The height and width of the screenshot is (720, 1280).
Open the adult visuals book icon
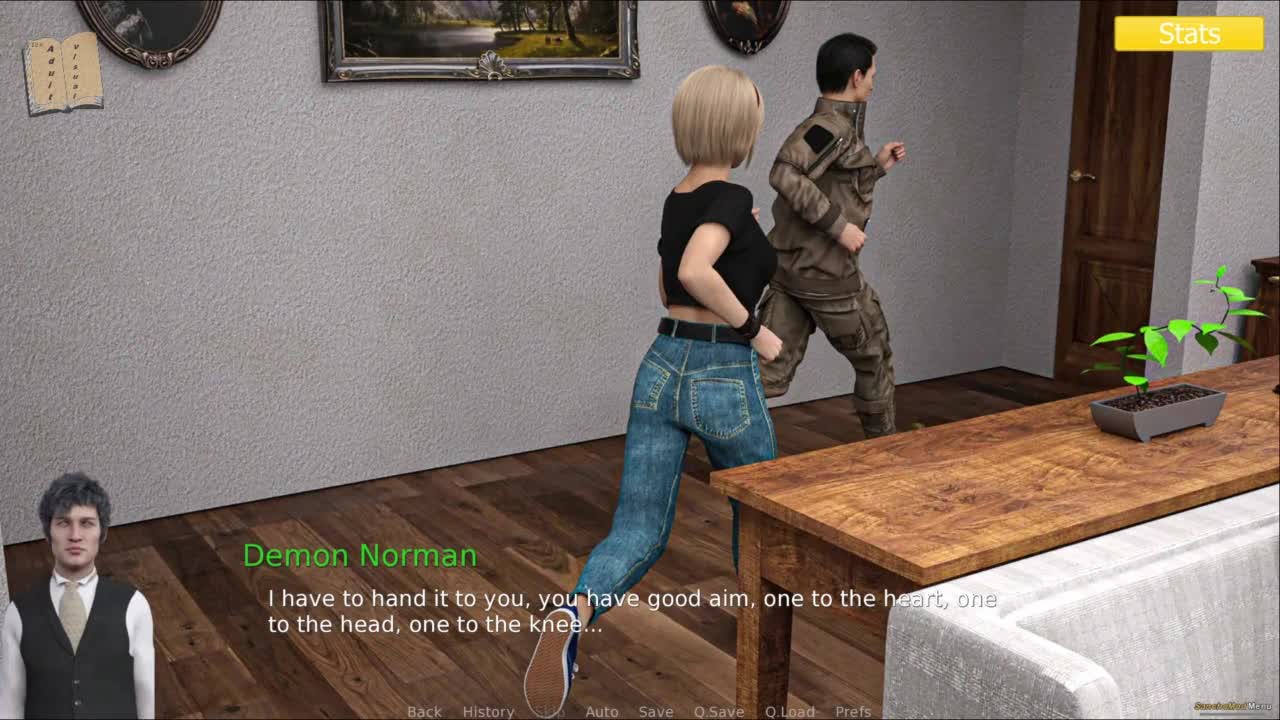[x=63, y=72]
